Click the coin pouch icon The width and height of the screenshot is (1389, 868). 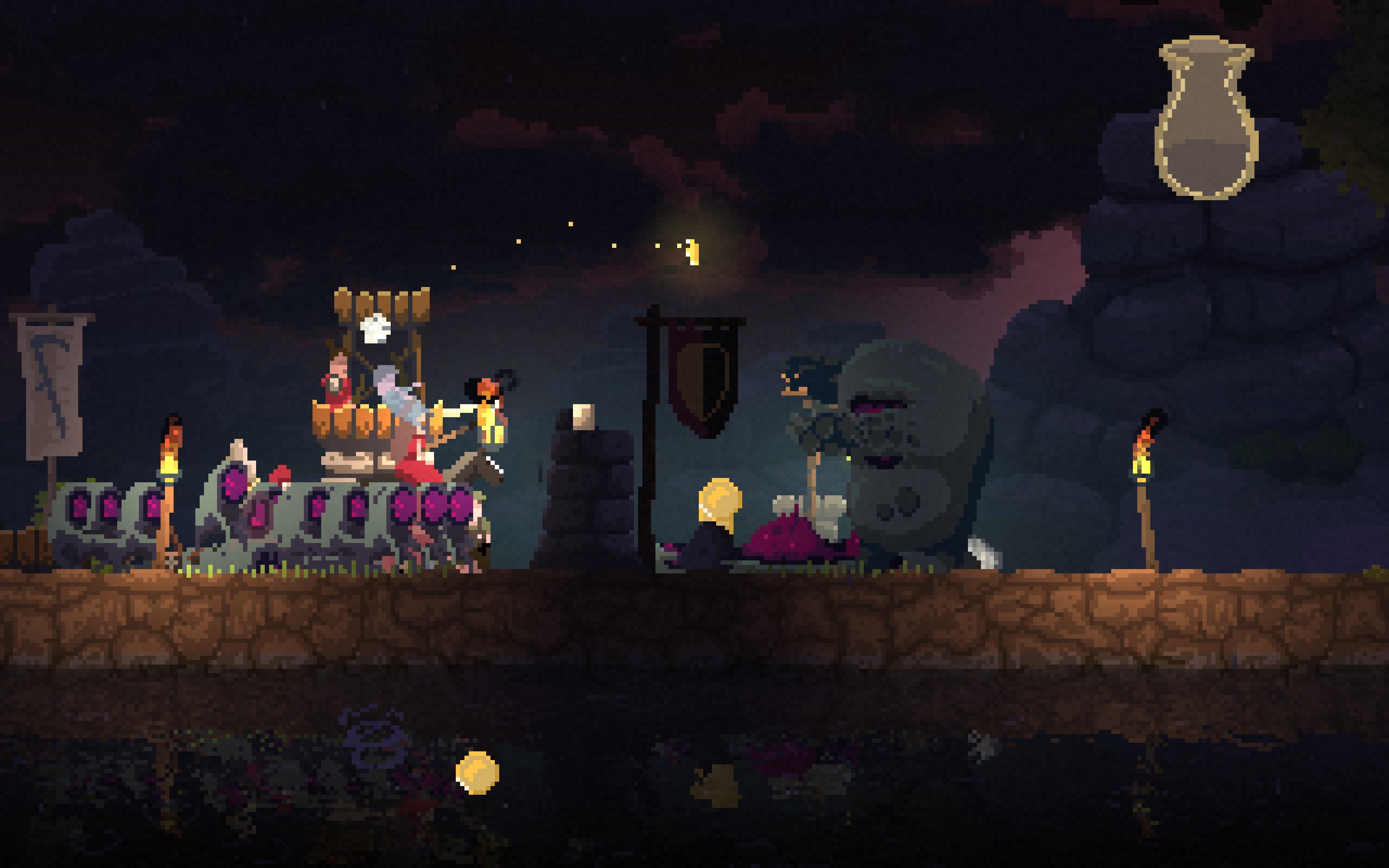[1206, 119]
